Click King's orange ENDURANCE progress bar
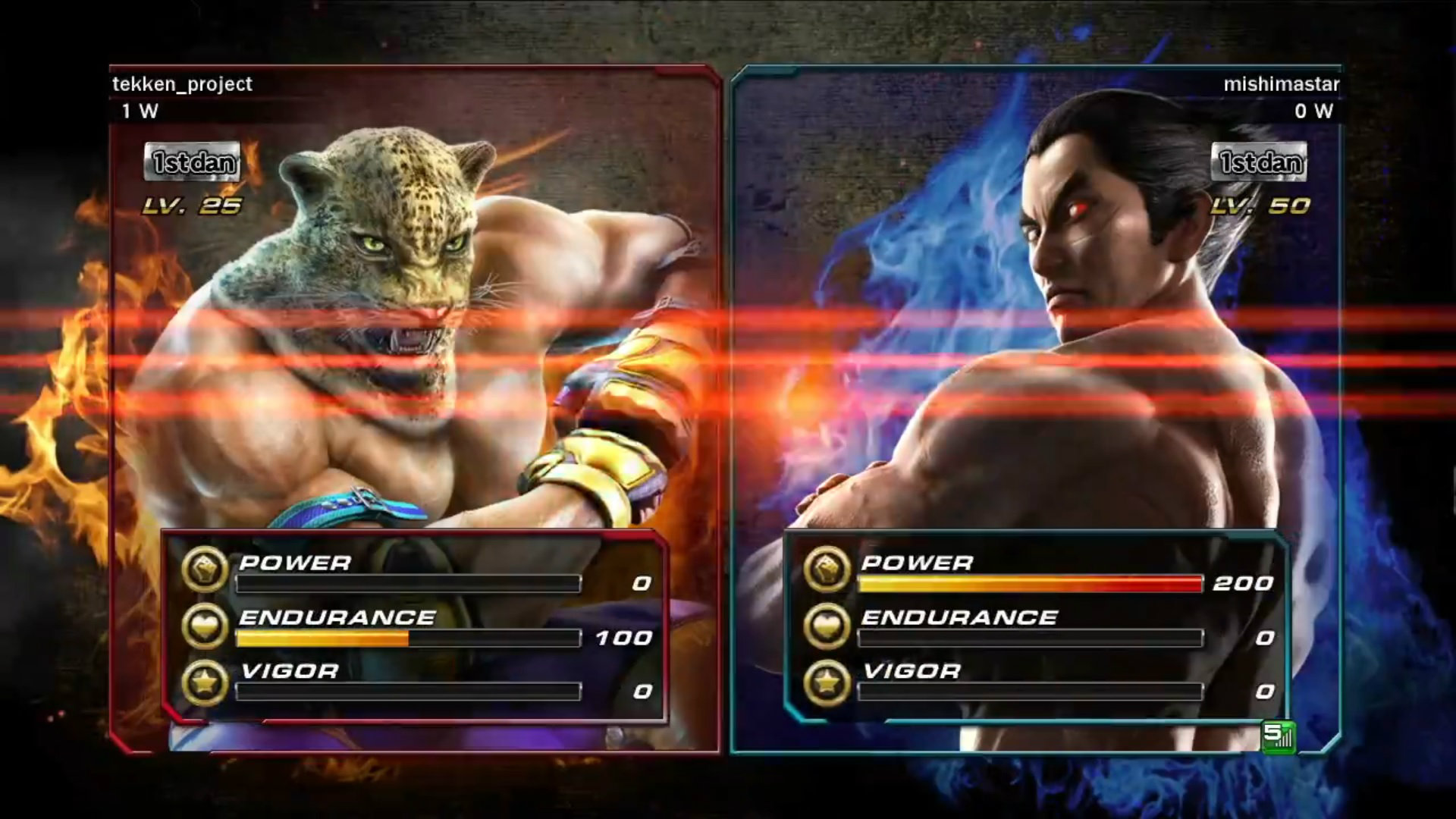 tap(322, 639)
